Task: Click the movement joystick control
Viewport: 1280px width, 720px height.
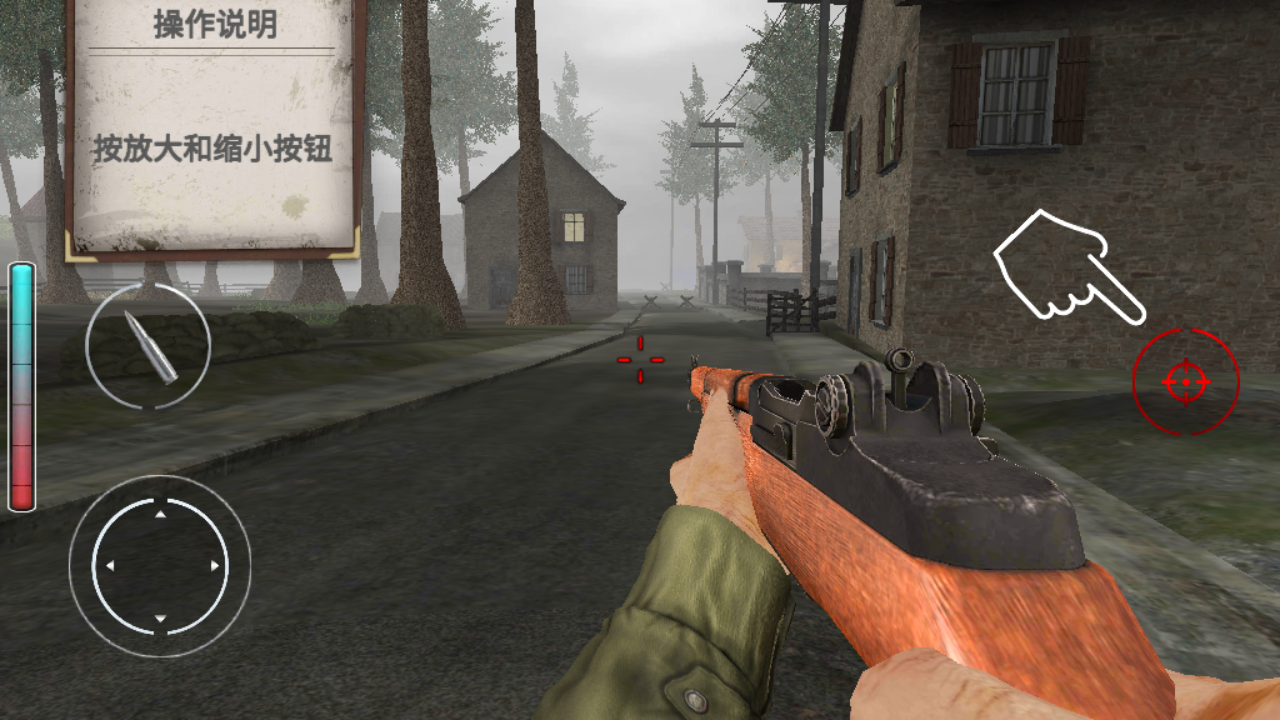Action: (x=160, y=566)
